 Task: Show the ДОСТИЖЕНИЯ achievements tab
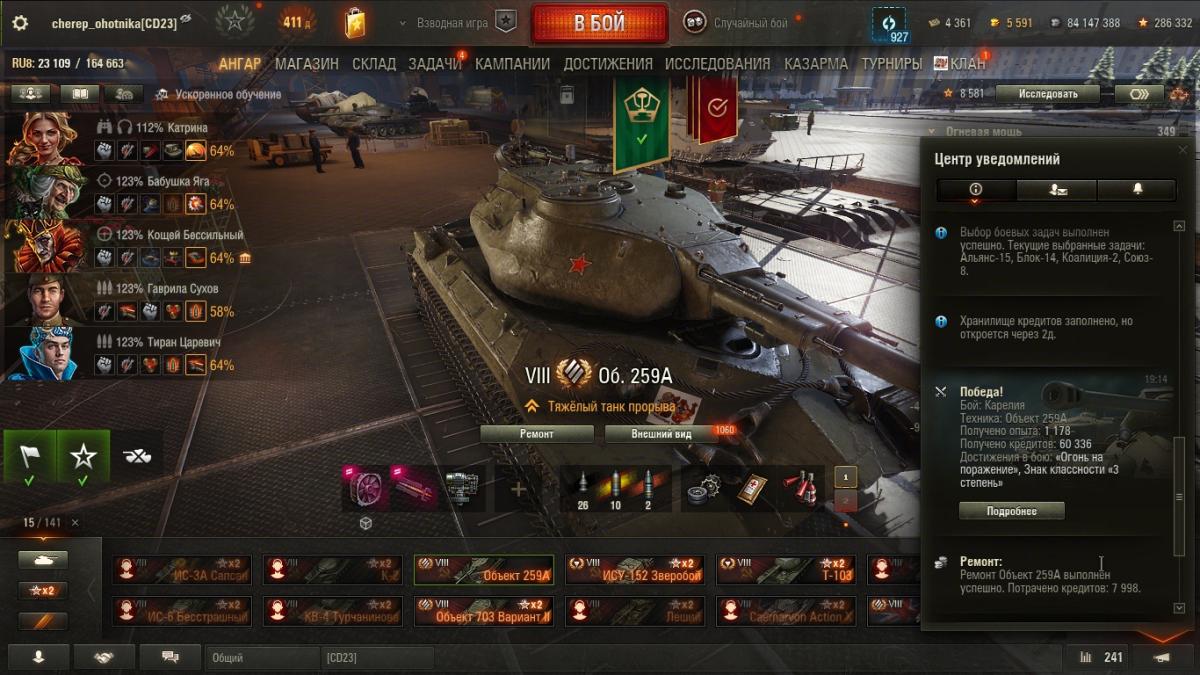click(607, 64)
